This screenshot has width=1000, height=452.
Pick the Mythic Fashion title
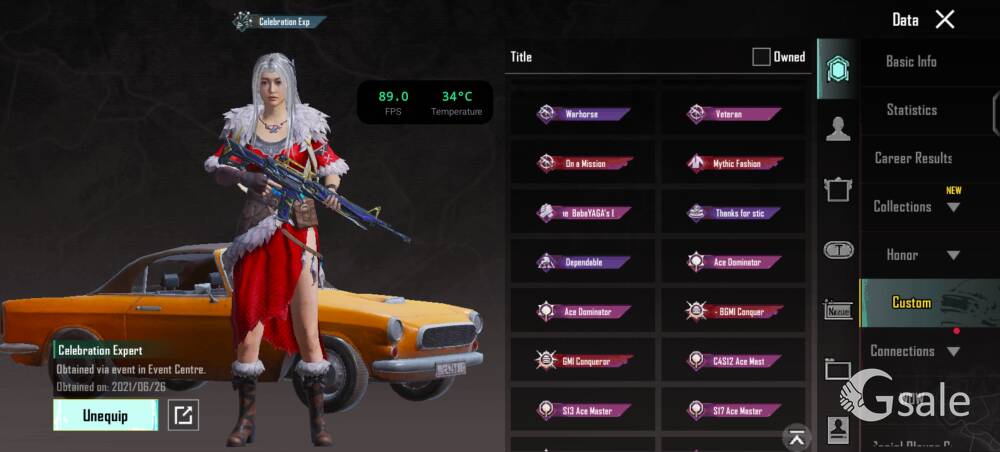(x=733, y=163)
